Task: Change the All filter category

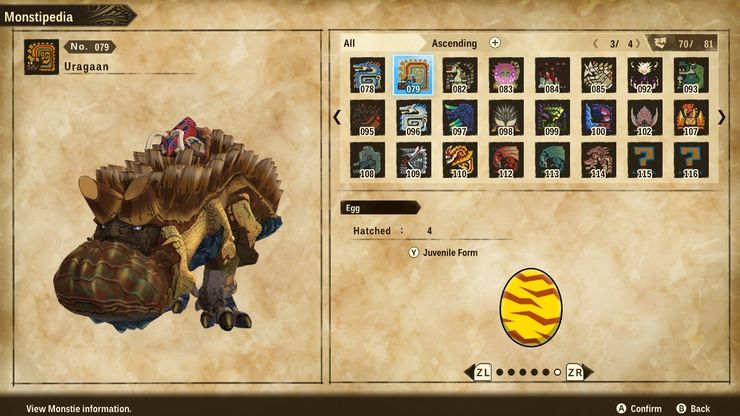Action: (350, 43)
